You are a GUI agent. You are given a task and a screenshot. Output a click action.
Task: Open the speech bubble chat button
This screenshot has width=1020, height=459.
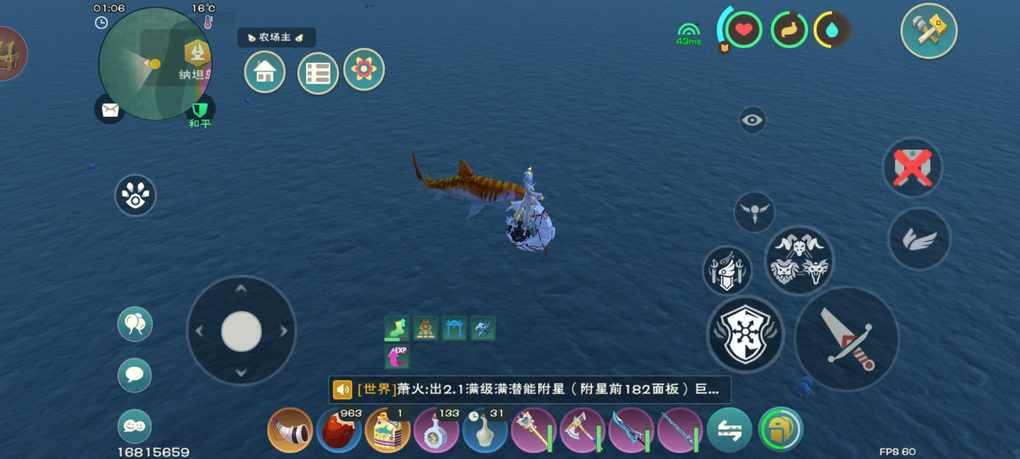[x=135, y=376]
